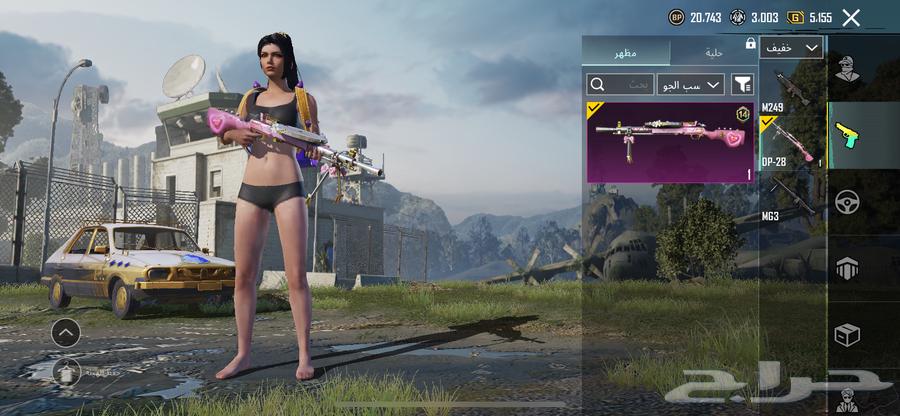The width and height of the screenshot is (900, 416).
Task: Expand the up-arrow circle button
Action: point(66,333)
